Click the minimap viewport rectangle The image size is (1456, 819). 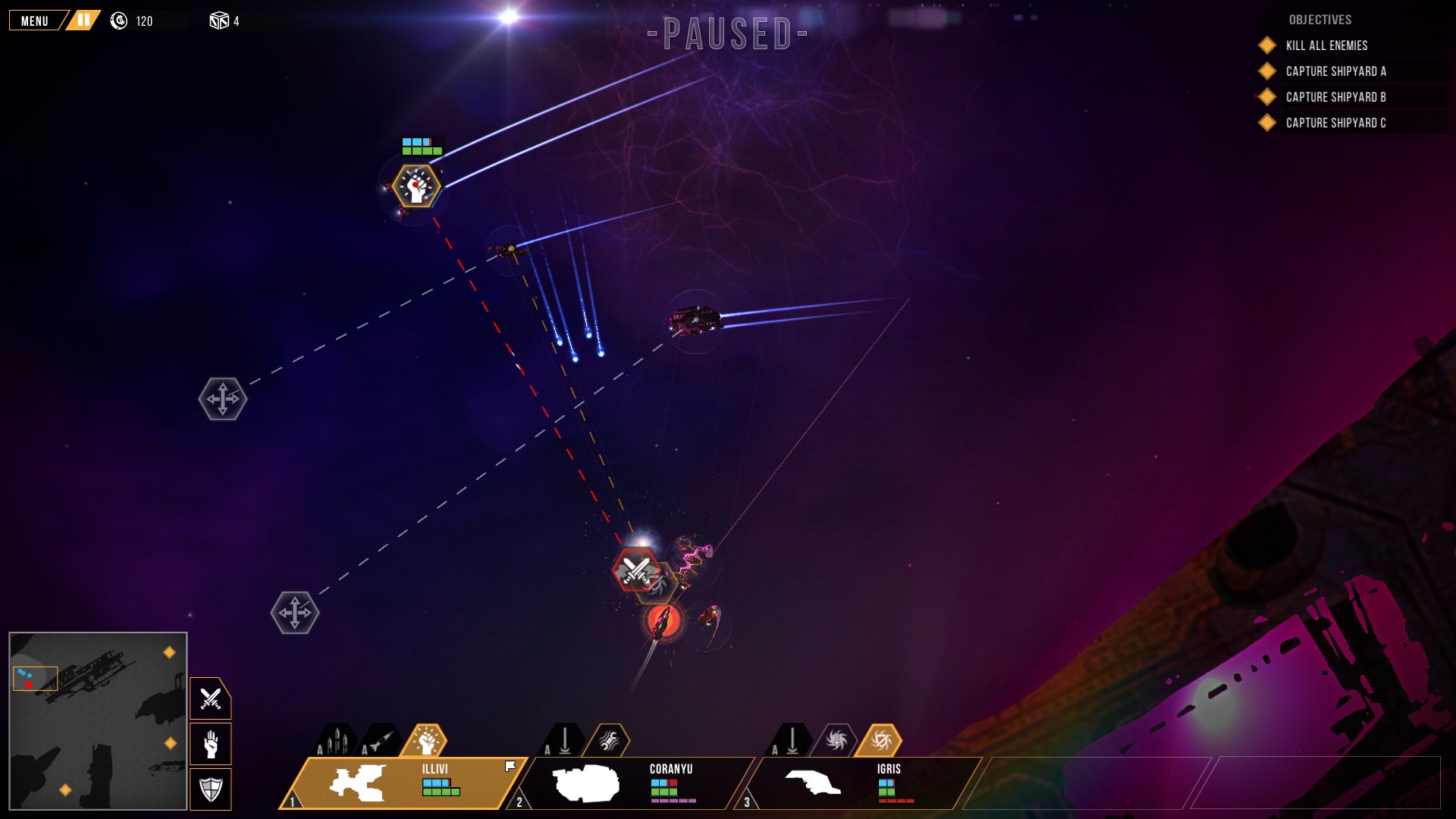[34, 679]
